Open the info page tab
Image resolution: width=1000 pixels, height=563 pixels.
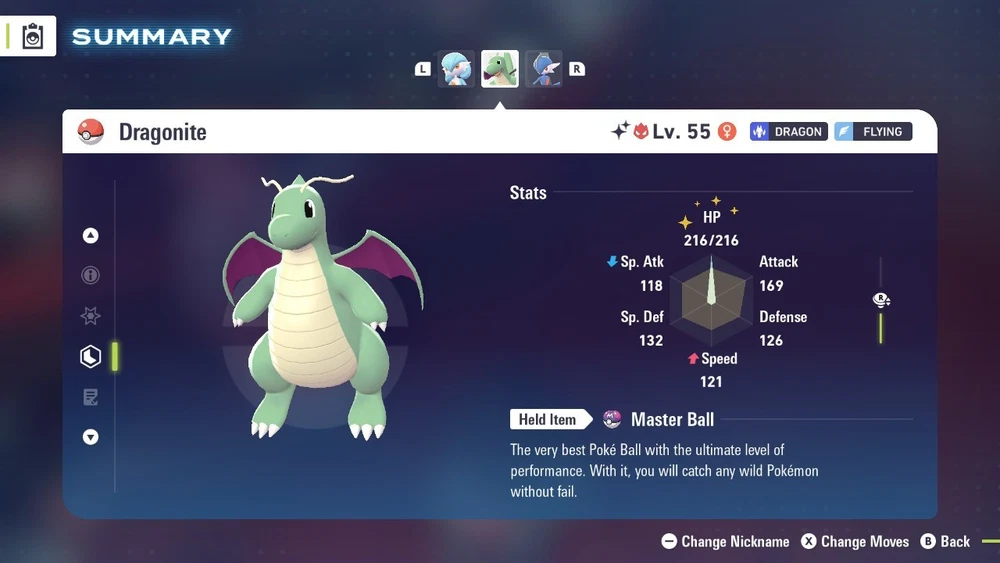click(x=91, y=276)
